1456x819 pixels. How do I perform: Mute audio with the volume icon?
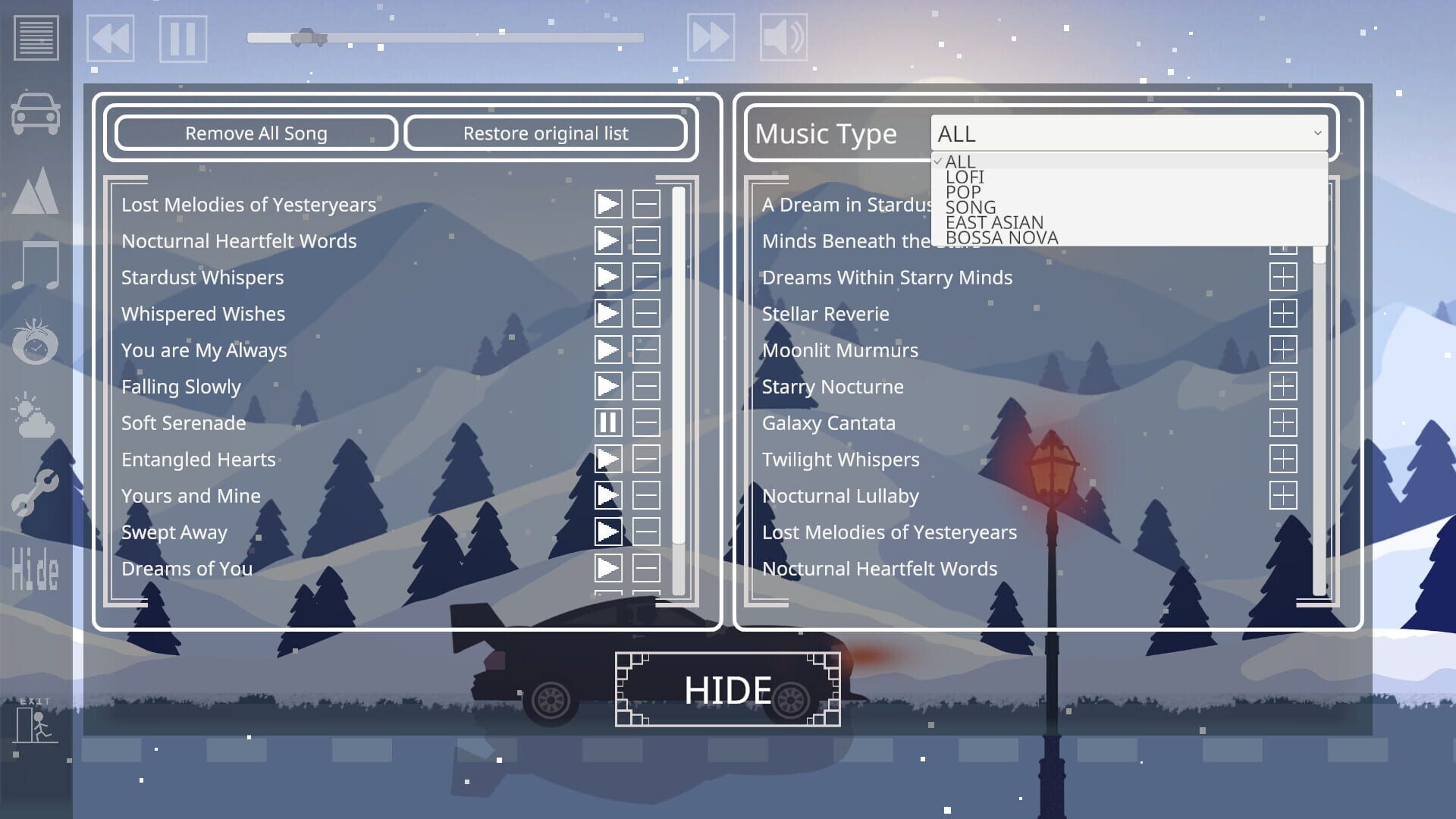[x=785, y=36]
